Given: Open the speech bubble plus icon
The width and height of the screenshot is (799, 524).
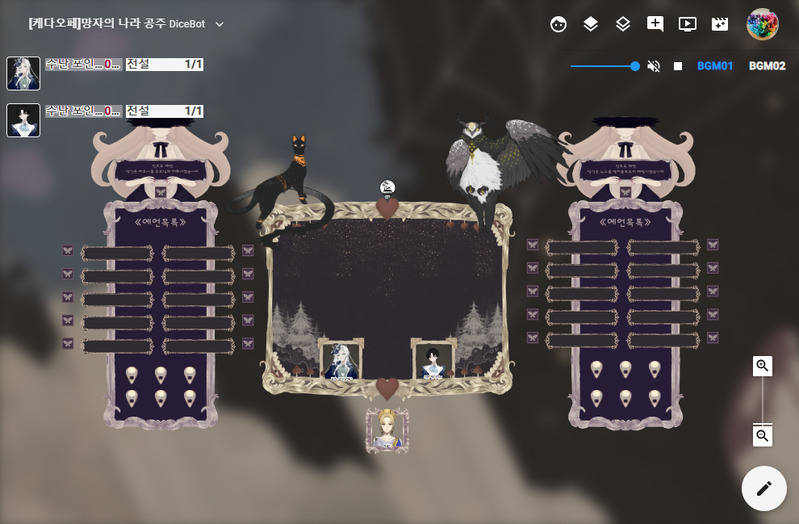Looking at the screenshot, I should click(x=655, y=24).
